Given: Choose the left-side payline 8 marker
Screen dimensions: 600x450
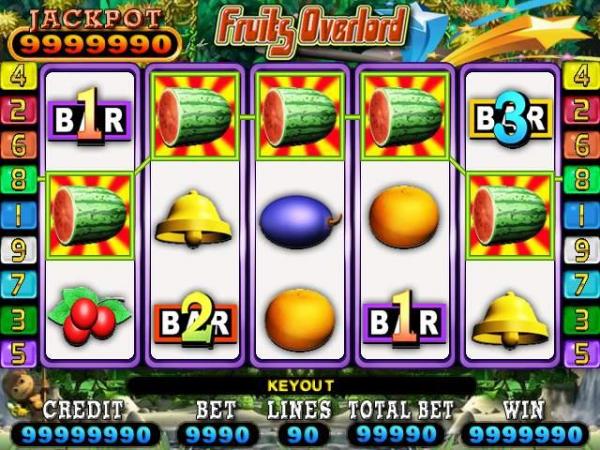Looking at the screenshot, I should coord(17,181).
